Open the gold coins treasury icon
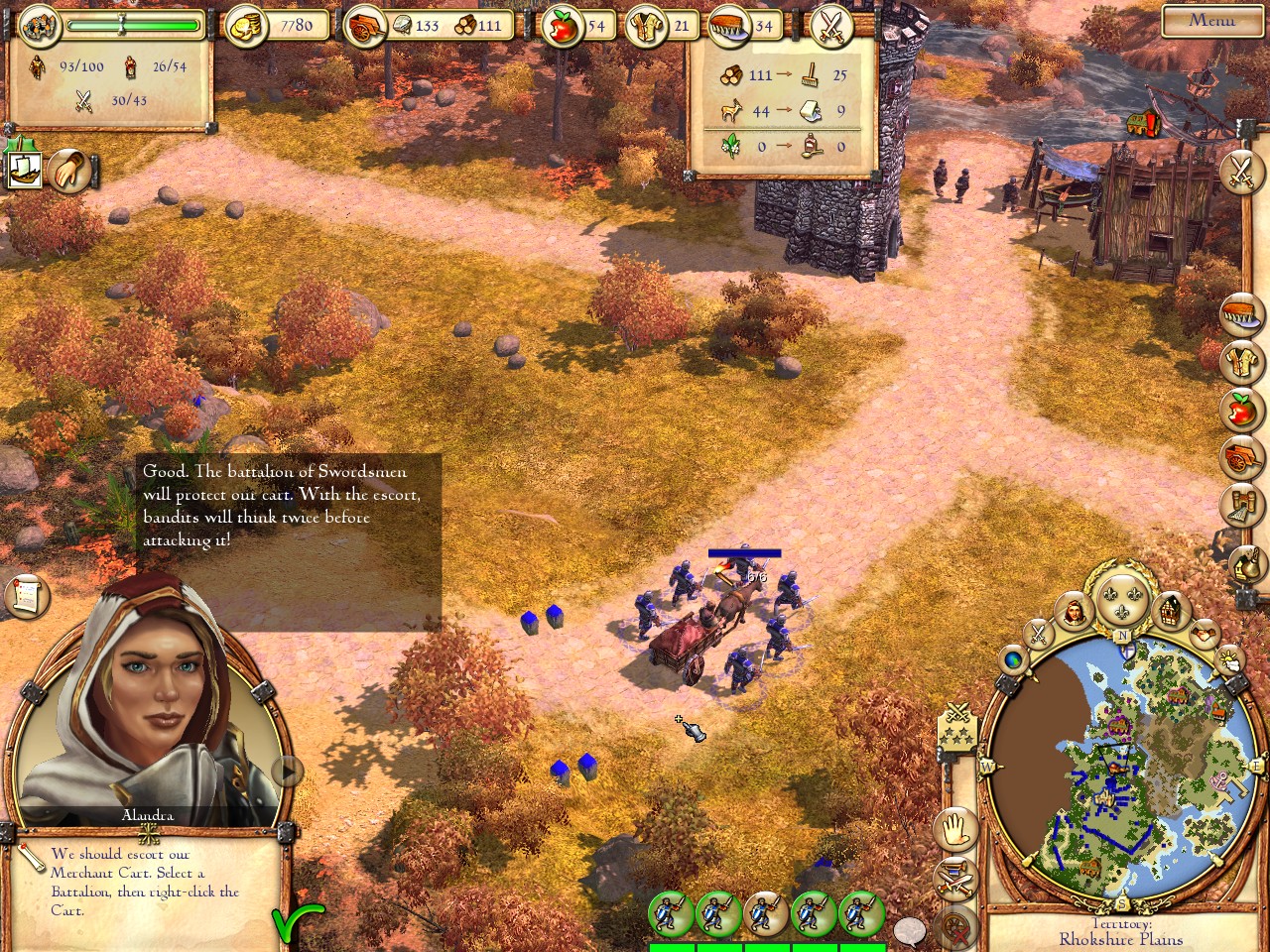The image size is (1270, 952). click(244, 27)
